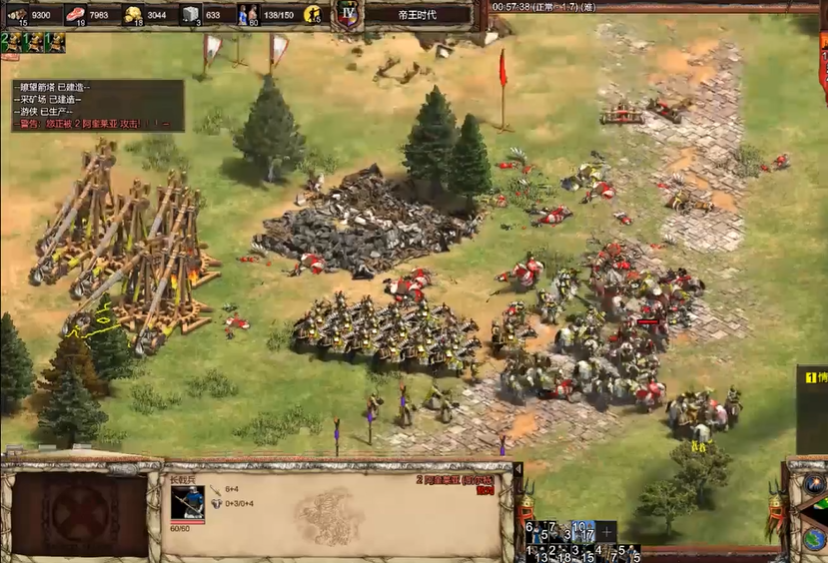Click the gold resource icon
Viewport: 828px width, 563px height.
pyautogui.click(x=133, y=14)
